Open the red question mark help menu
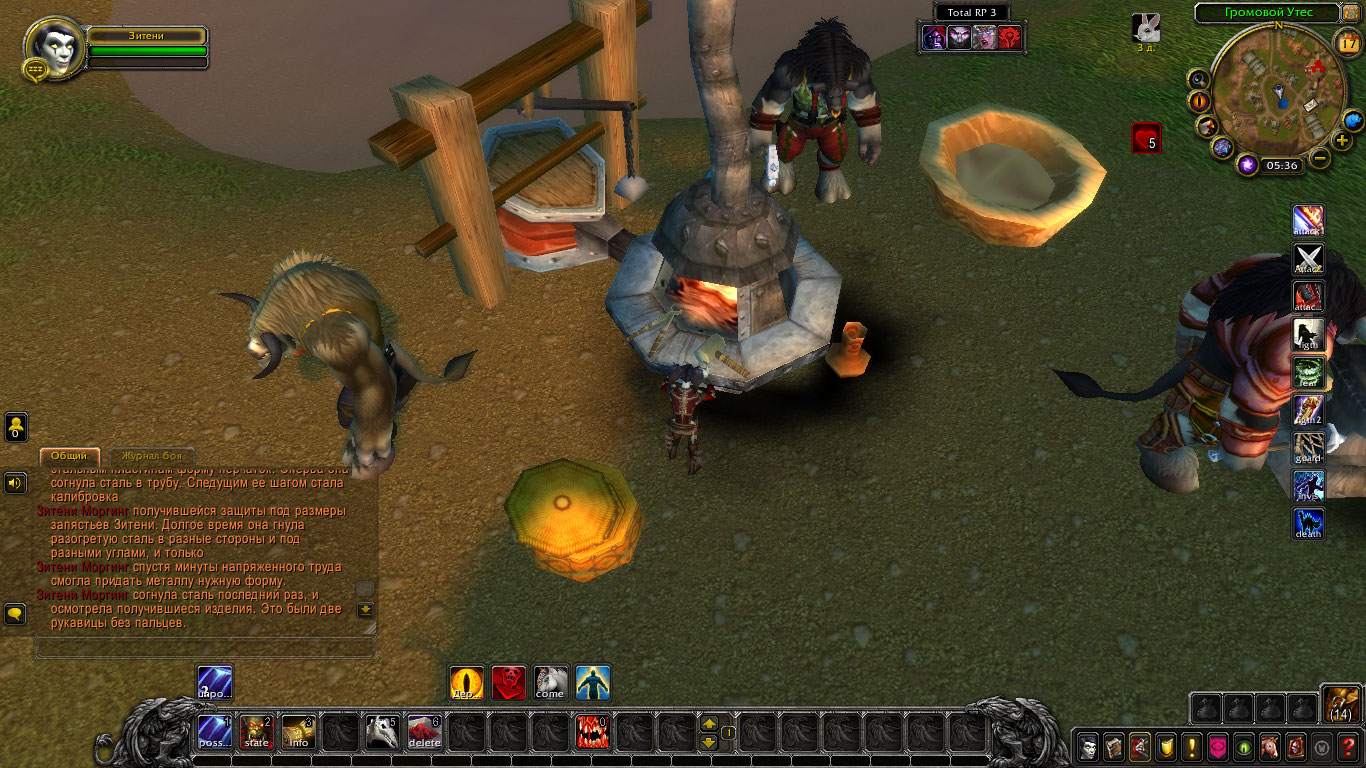 tap(1348, 746)
